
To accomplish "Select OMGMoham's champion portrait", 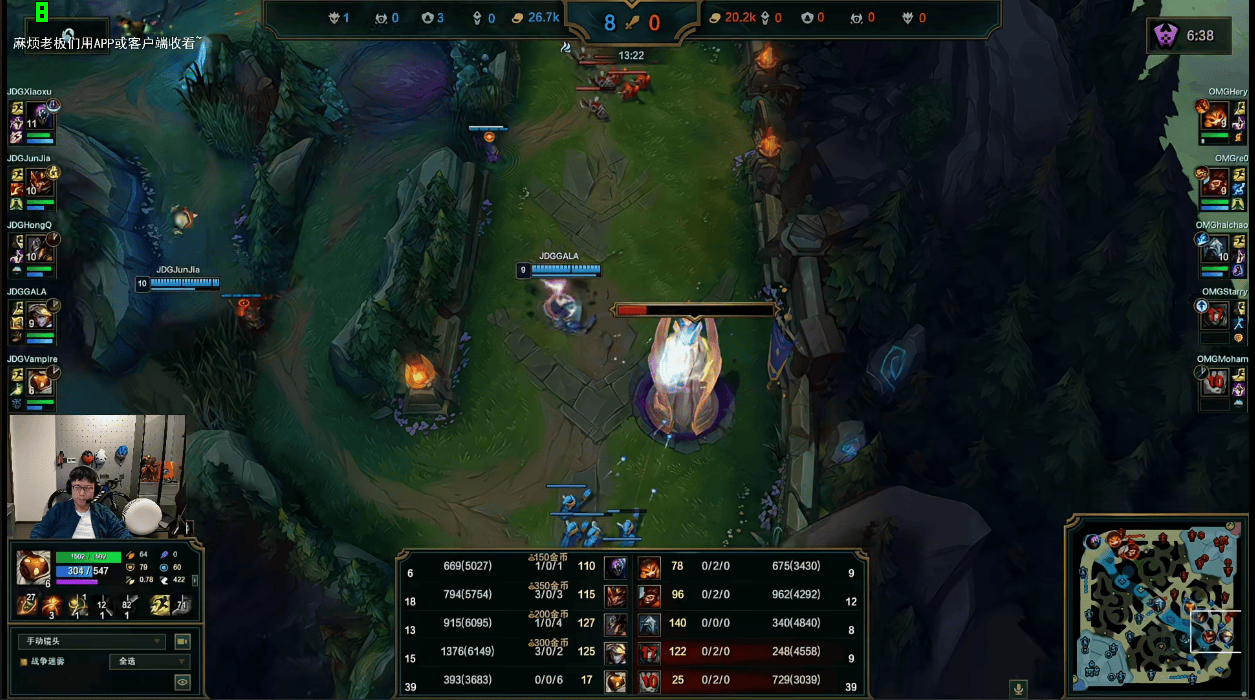I will pos(1216,381).
